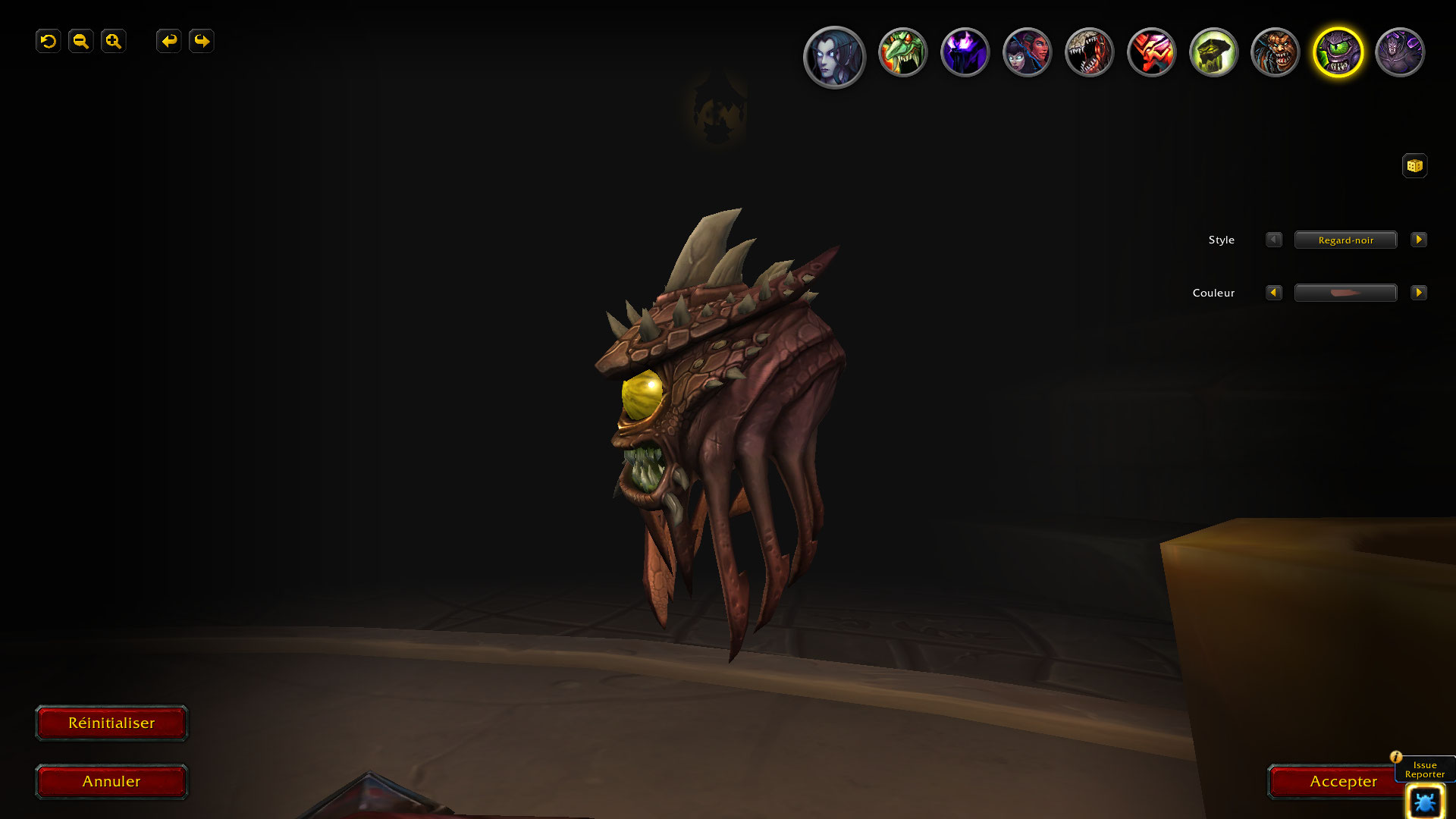Zoom out with the minus magnifier
The width and height of the screenshot is (1456, 819).
pos(81,41)
